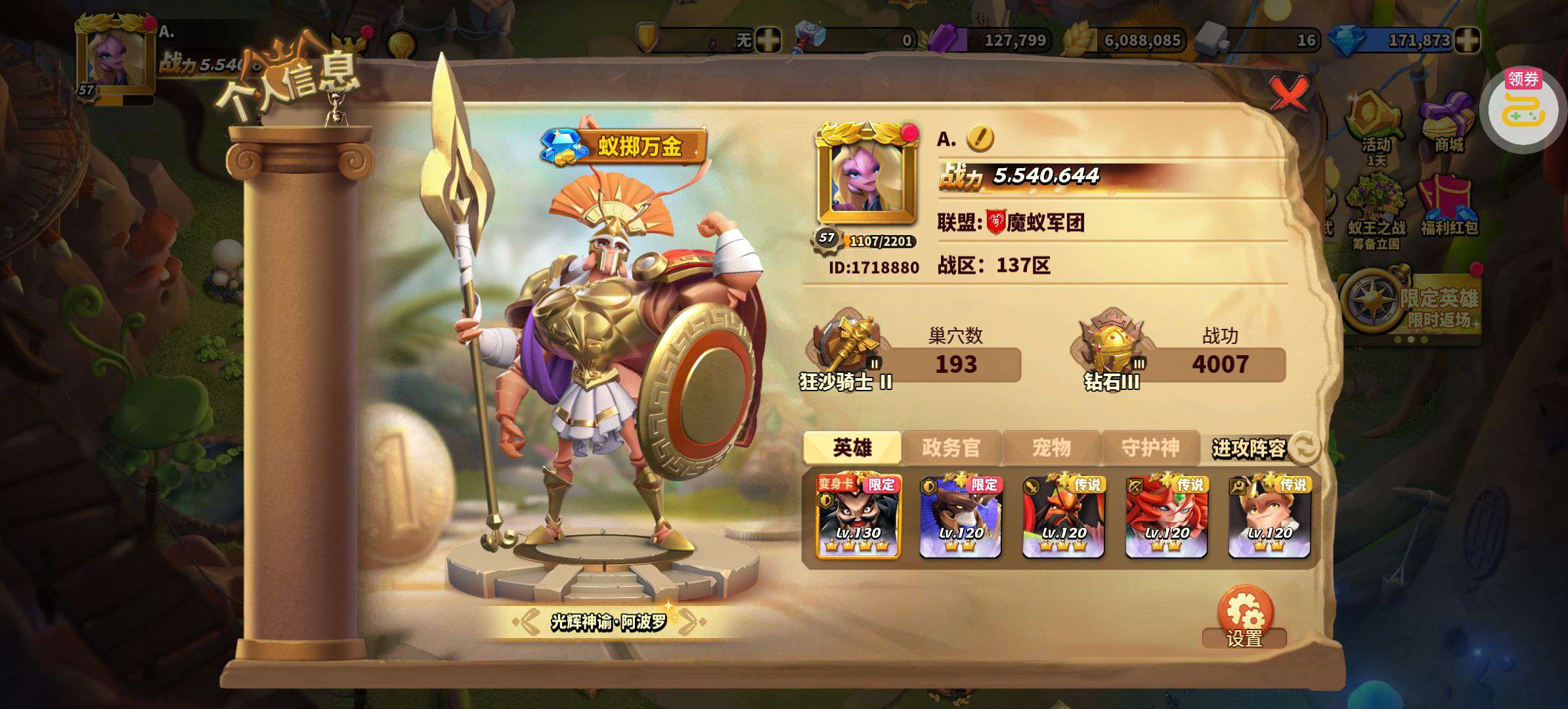Select the Lv.130 变身卡 hero card
1568x709 pixels.
858,517
